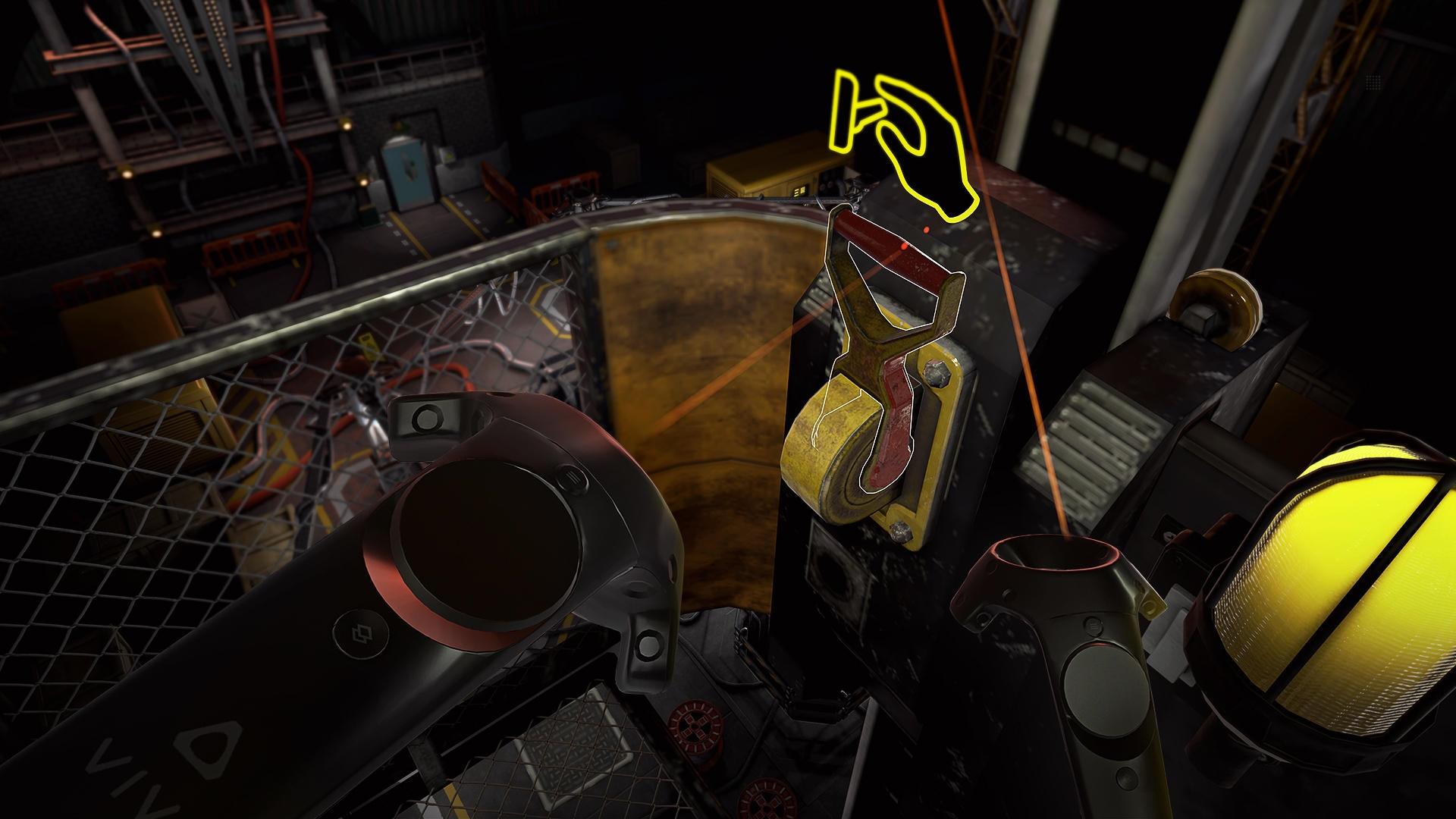This screenshot has height=819, width=1456.
Task: Tap the right controller's small menu icon
Action: click(1094, 626)
